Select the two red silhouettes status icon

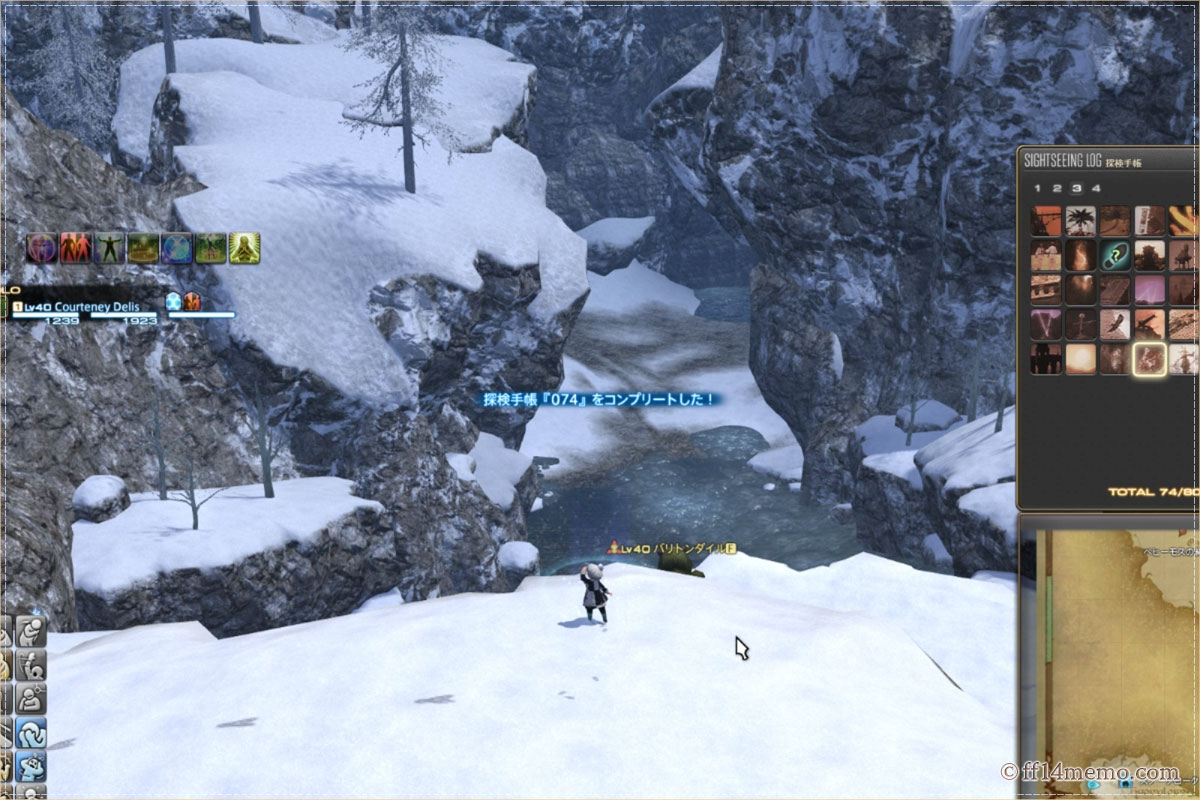pos(75,248)
